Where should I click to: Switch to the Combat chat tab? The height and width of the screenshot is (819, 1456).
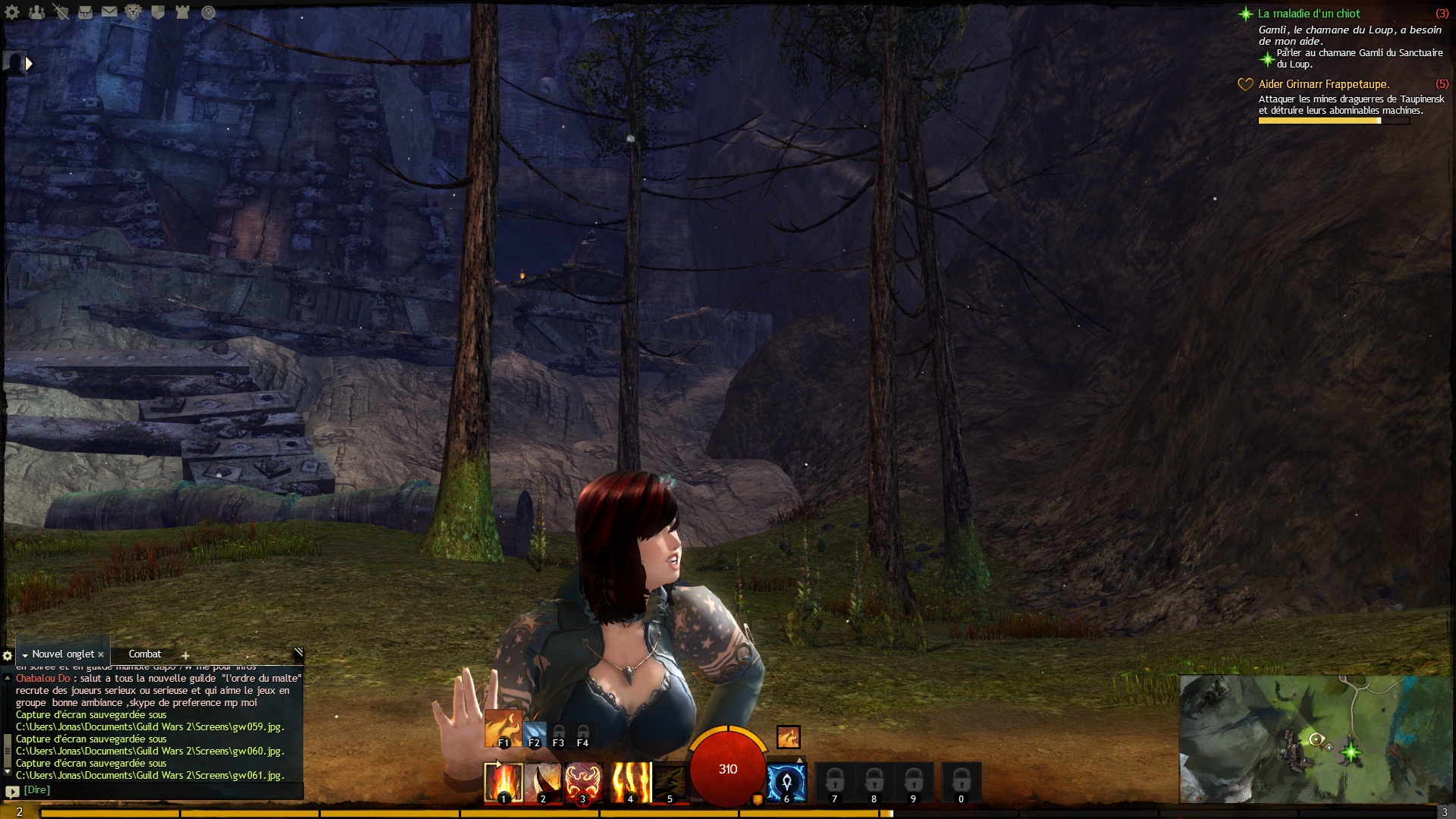tap(145, 654)
